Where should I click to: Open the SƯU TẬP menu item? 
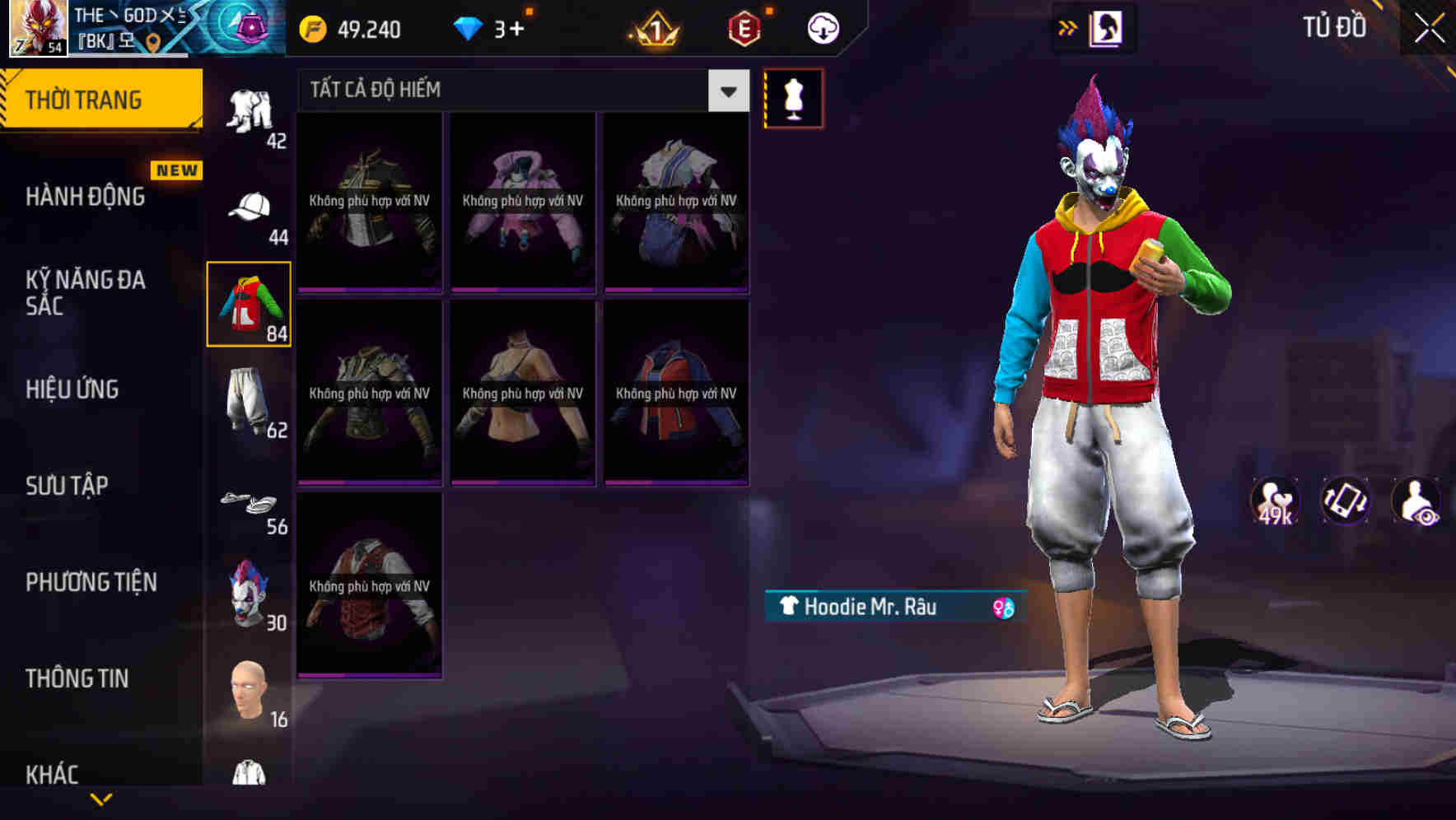66,486
